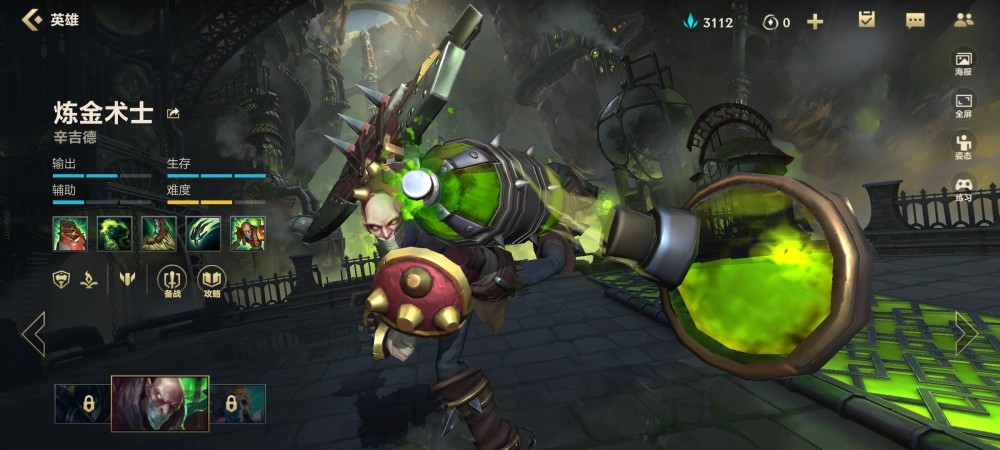Go back from the 英雄 screen
The height and width of the screenshot is (450, 1000).
pos(32,20)
